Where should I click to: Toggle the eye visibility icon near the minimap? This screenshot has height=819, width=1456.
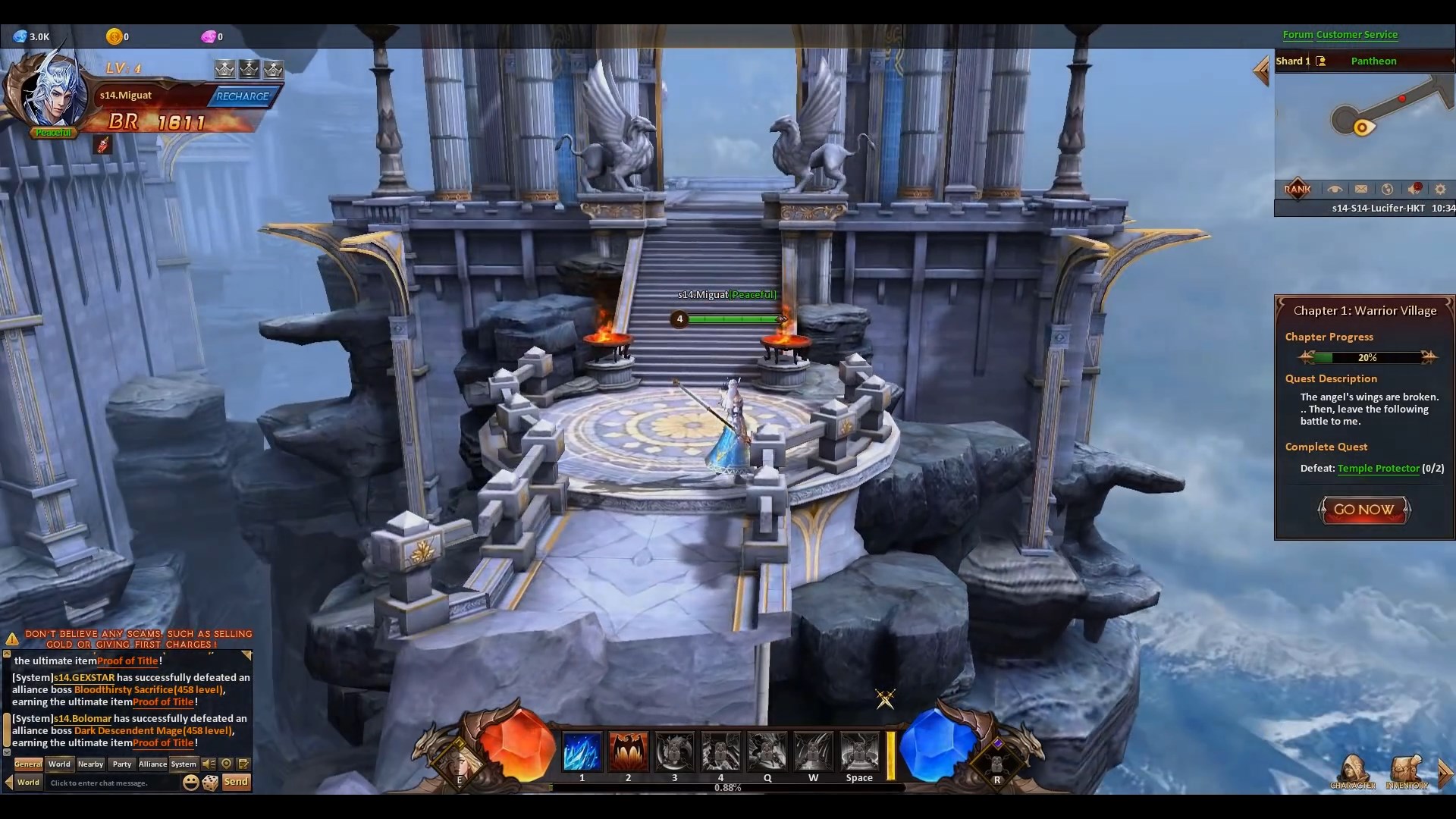click(x=1335, y=189)
